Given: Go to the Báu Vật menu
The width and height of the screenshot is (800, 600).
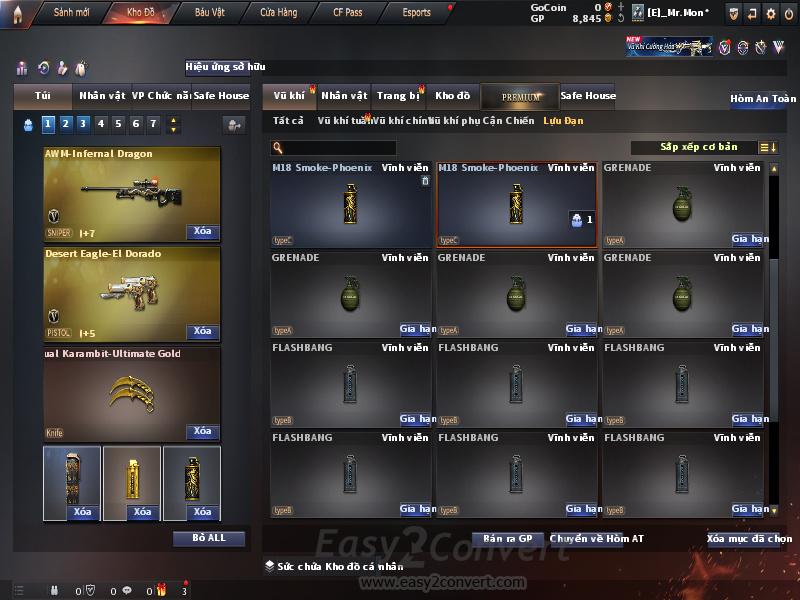Looking at the screenshot, I should tap(210, 13).
